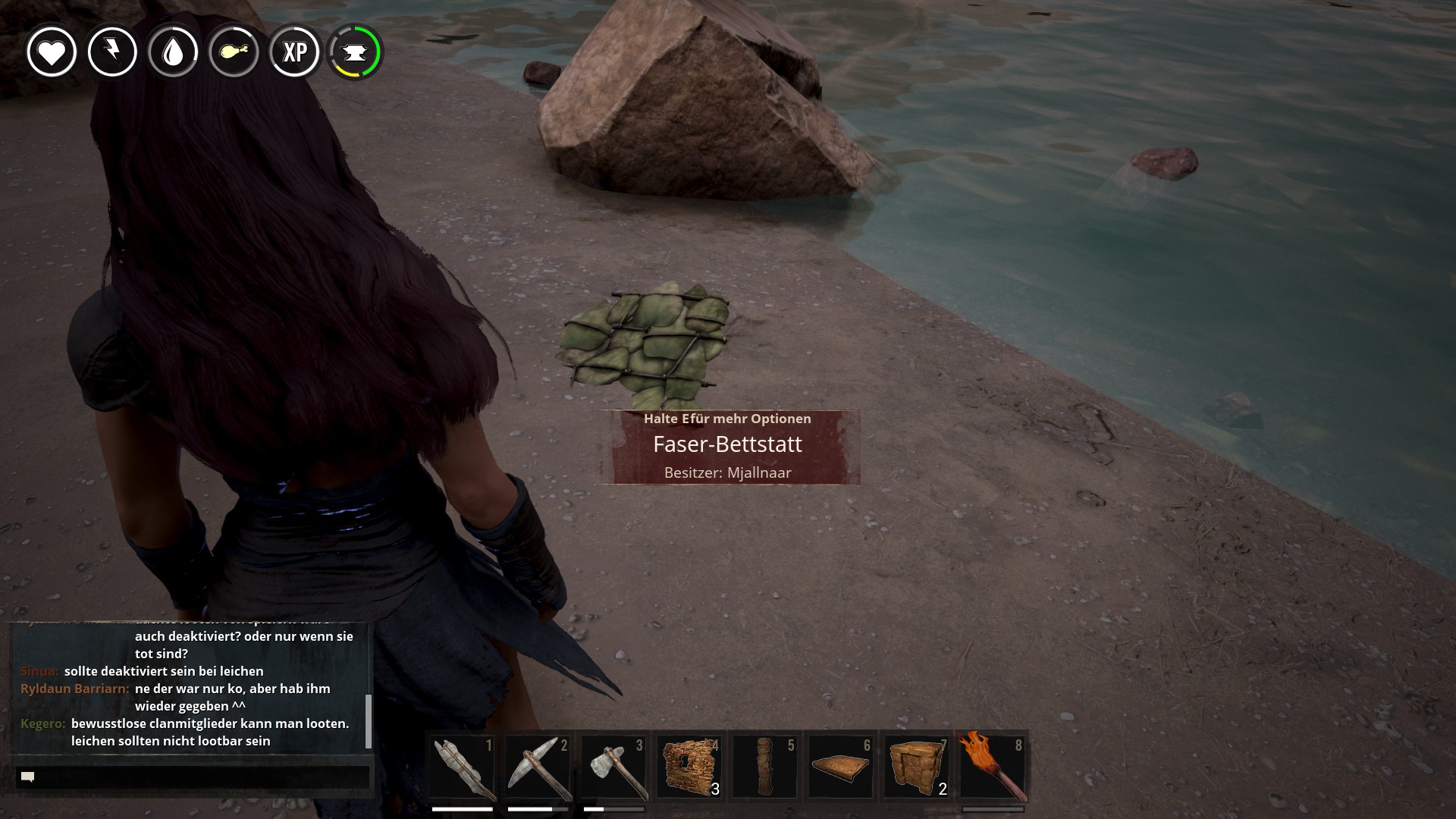The image size is (1456, 819).
Task: Choose the sandstone doorframe block slot
Action: (x=916, y=767)
